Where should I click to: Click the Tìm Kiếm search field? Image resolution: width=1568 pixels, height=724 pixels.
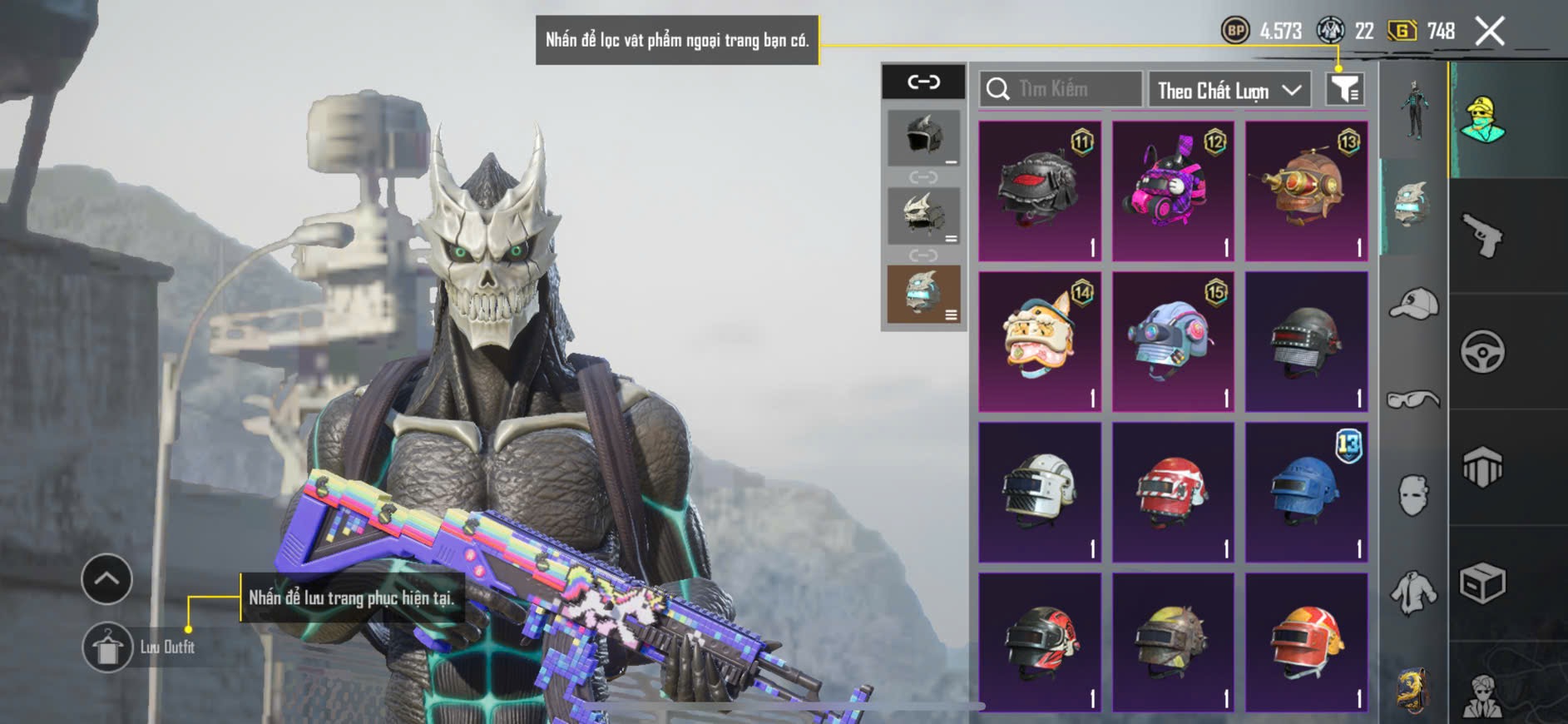[x=1061, y=89]
